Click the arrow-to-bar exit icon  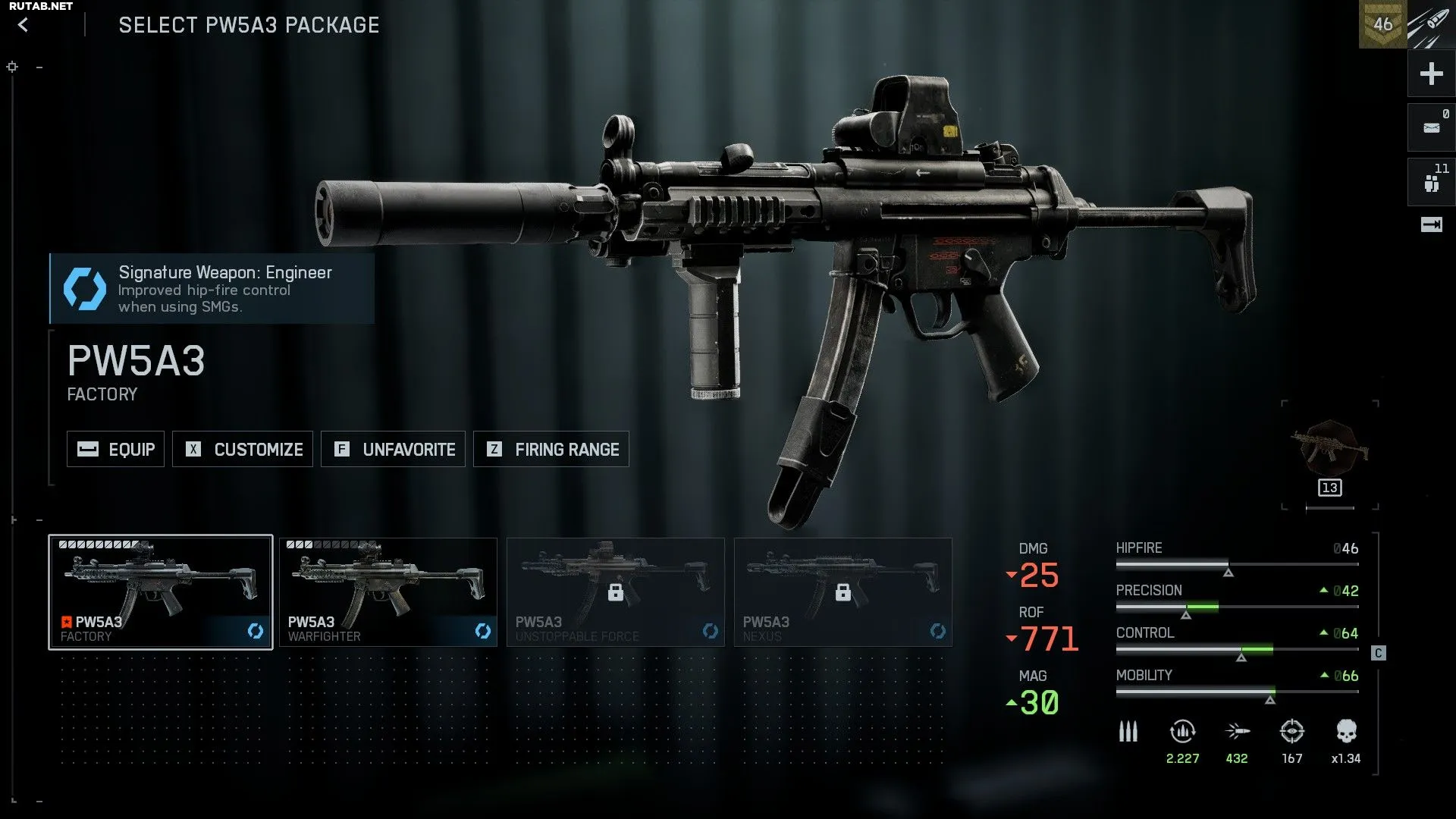1431,224
